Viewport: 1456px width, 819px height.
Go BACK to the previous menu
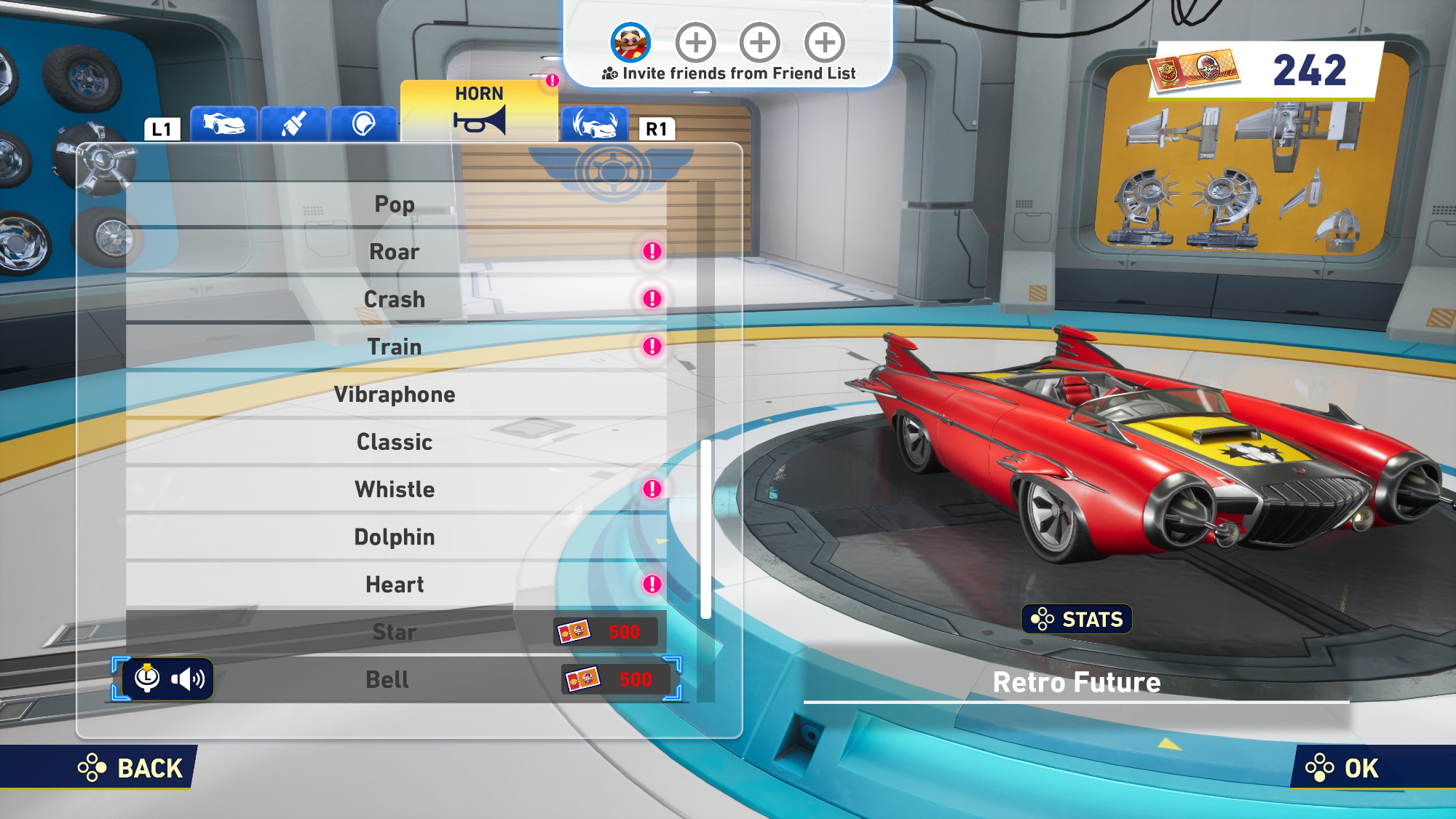(x=131, y=768)
